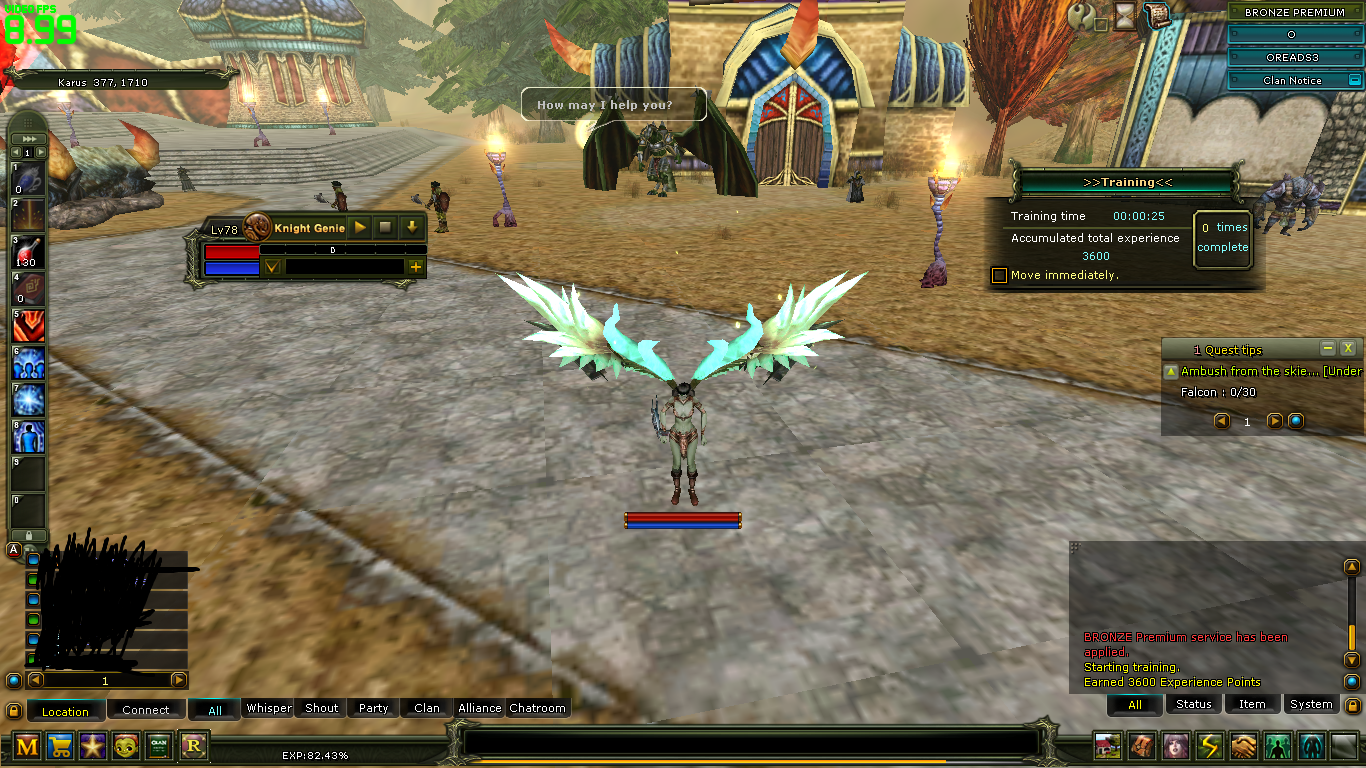
Task: Show the Item log tab
Action: [x=1252, y=704]
